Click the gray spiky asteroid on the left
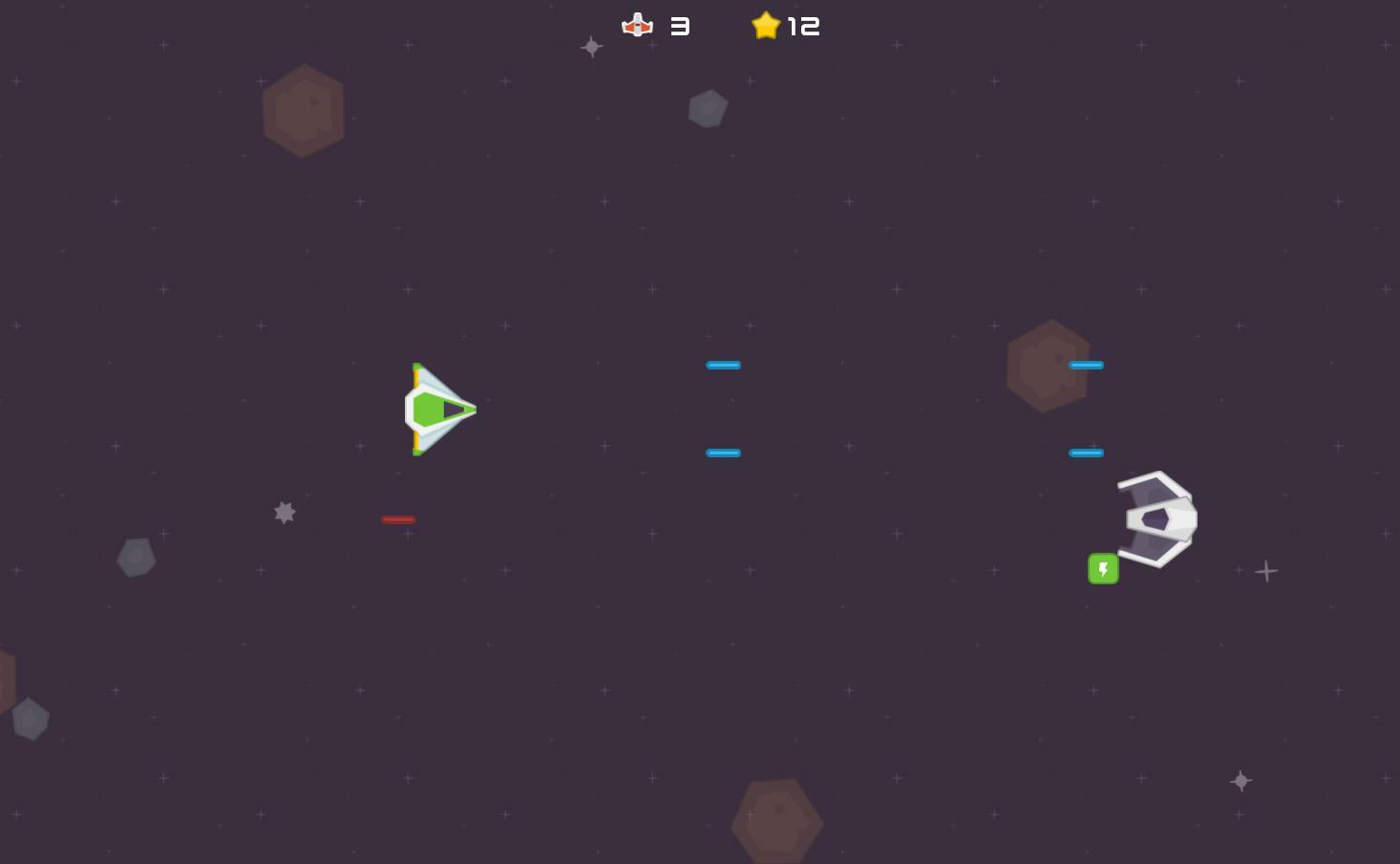The width and height of the screenshot is (1400, 864). pos(285,513)
